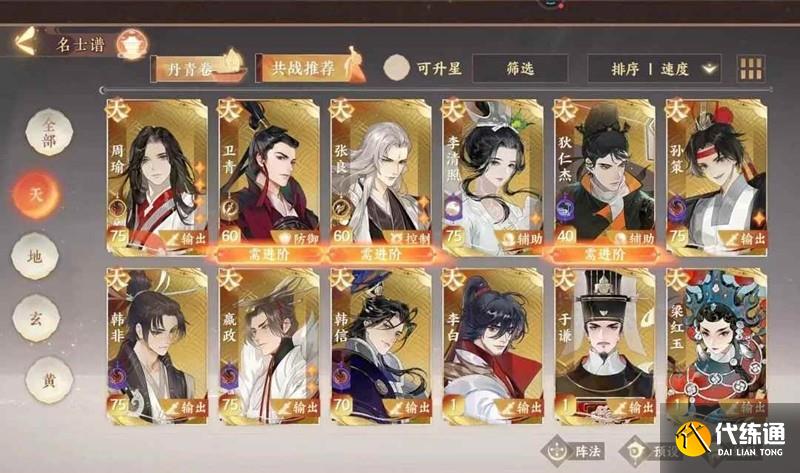Choose the 卫青 character card

pos(268,173)
